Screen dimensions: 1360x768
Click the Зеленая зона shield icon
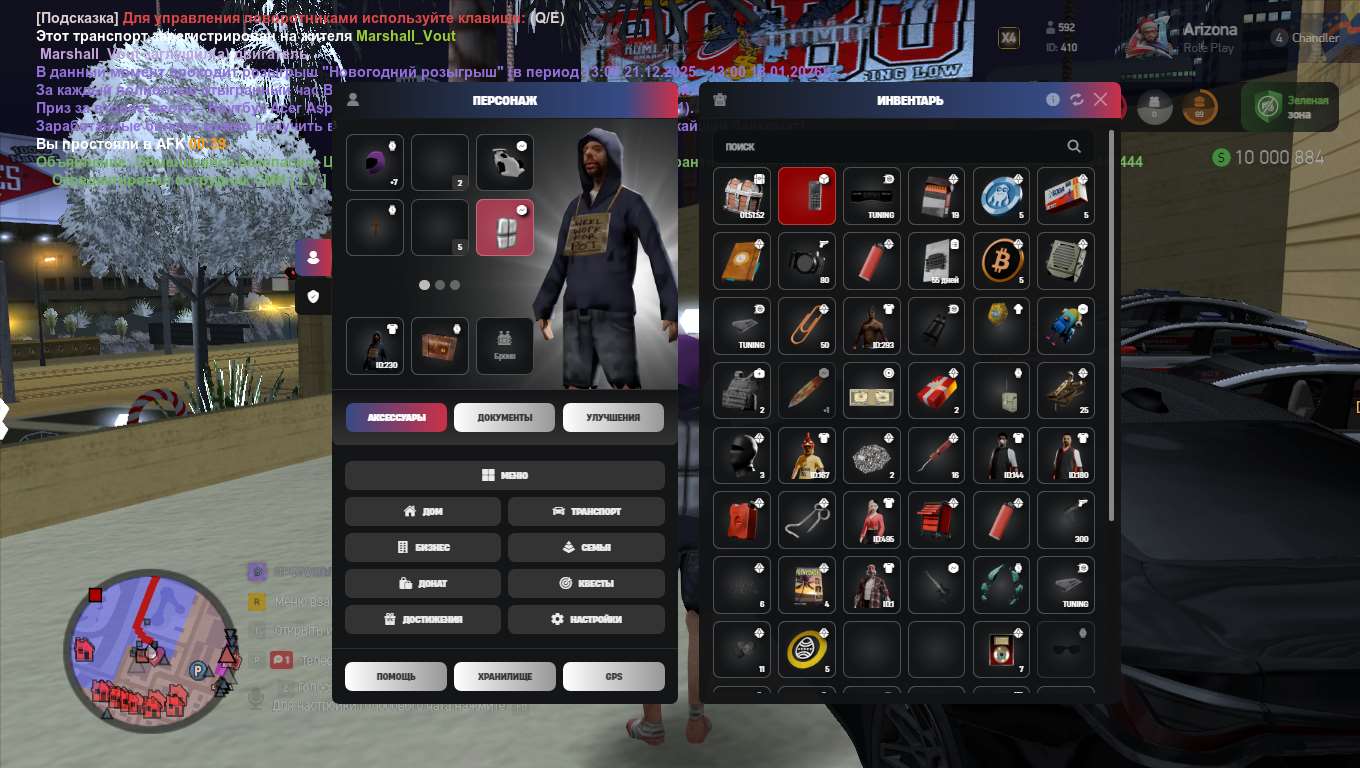click(1268, 104)
